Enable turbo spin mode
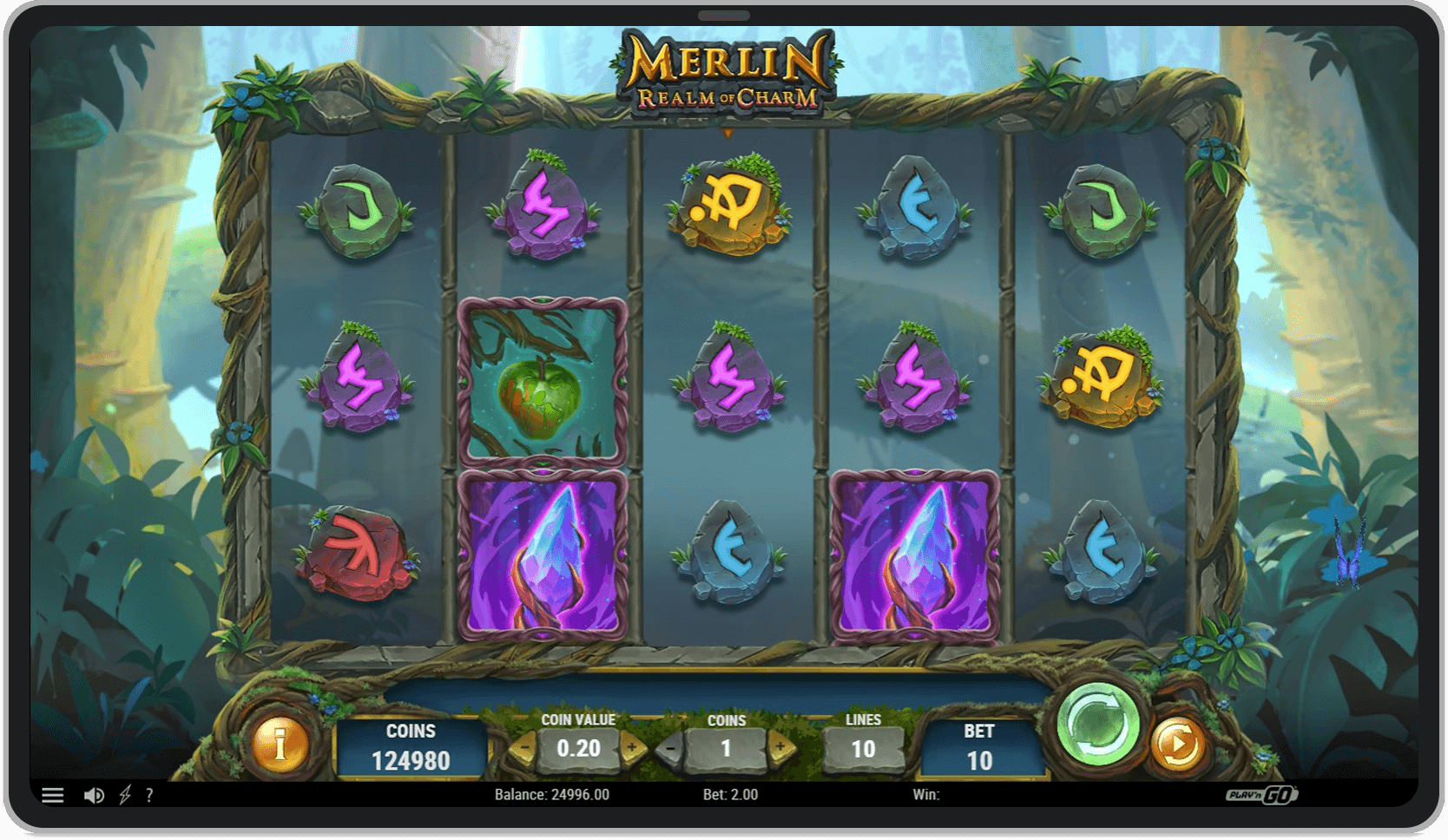1448x840 pixels. [x=125, y=795]
